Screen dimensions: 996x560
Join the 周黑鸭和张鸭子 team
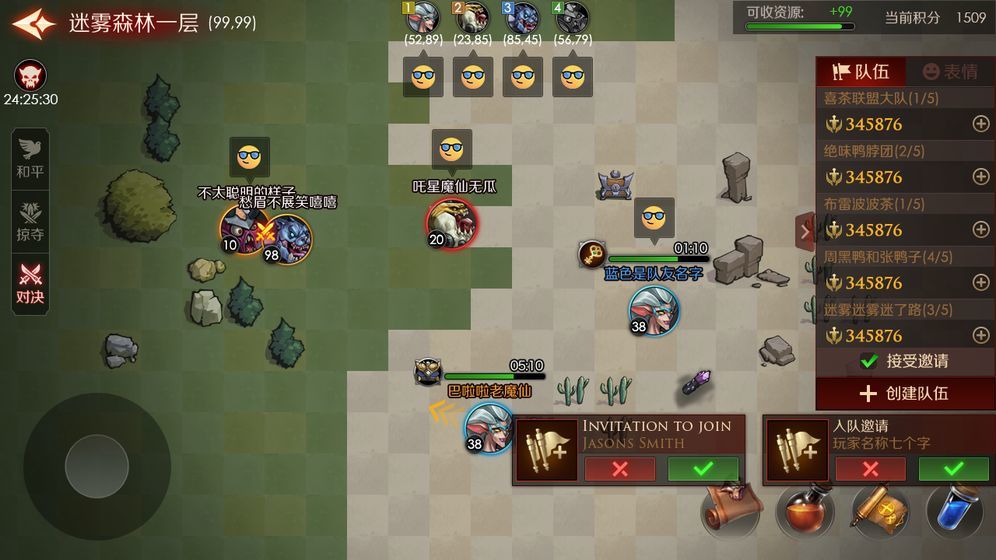(x=981, y=283)
